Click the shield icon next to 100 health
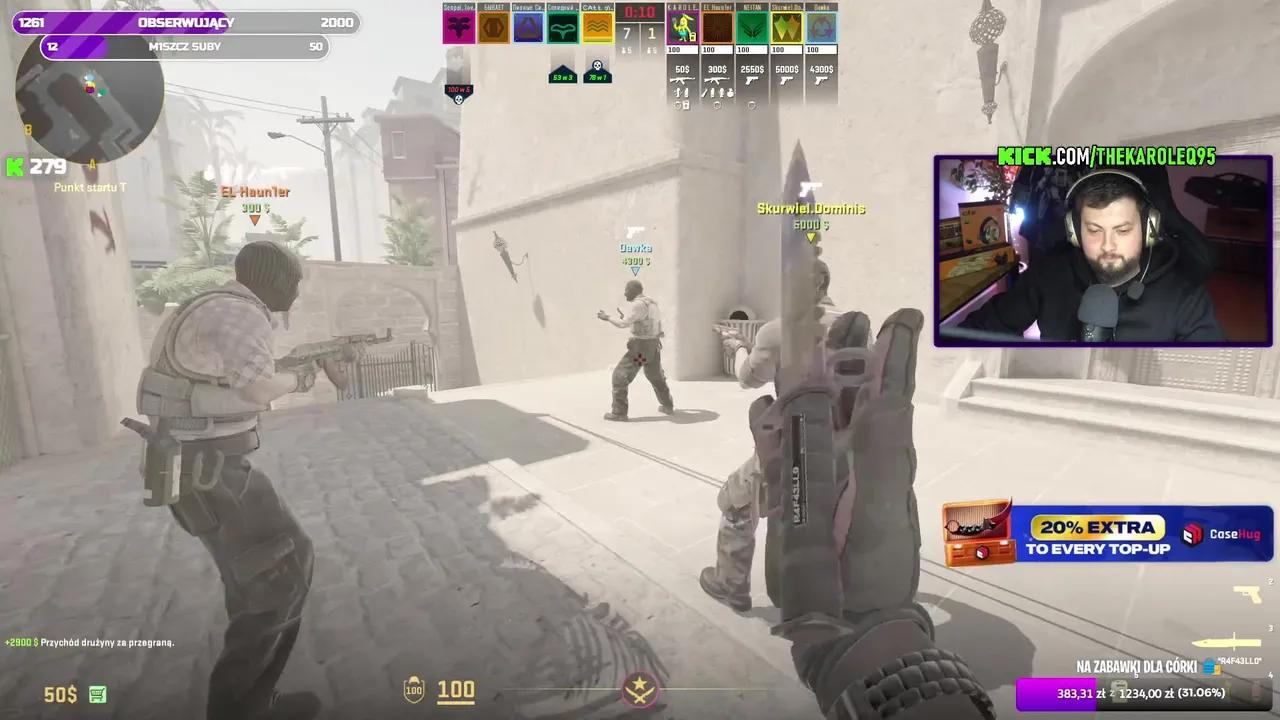The height and width of the screenshot is (720, 1280). pyautogui.click(x=410, y=689)
